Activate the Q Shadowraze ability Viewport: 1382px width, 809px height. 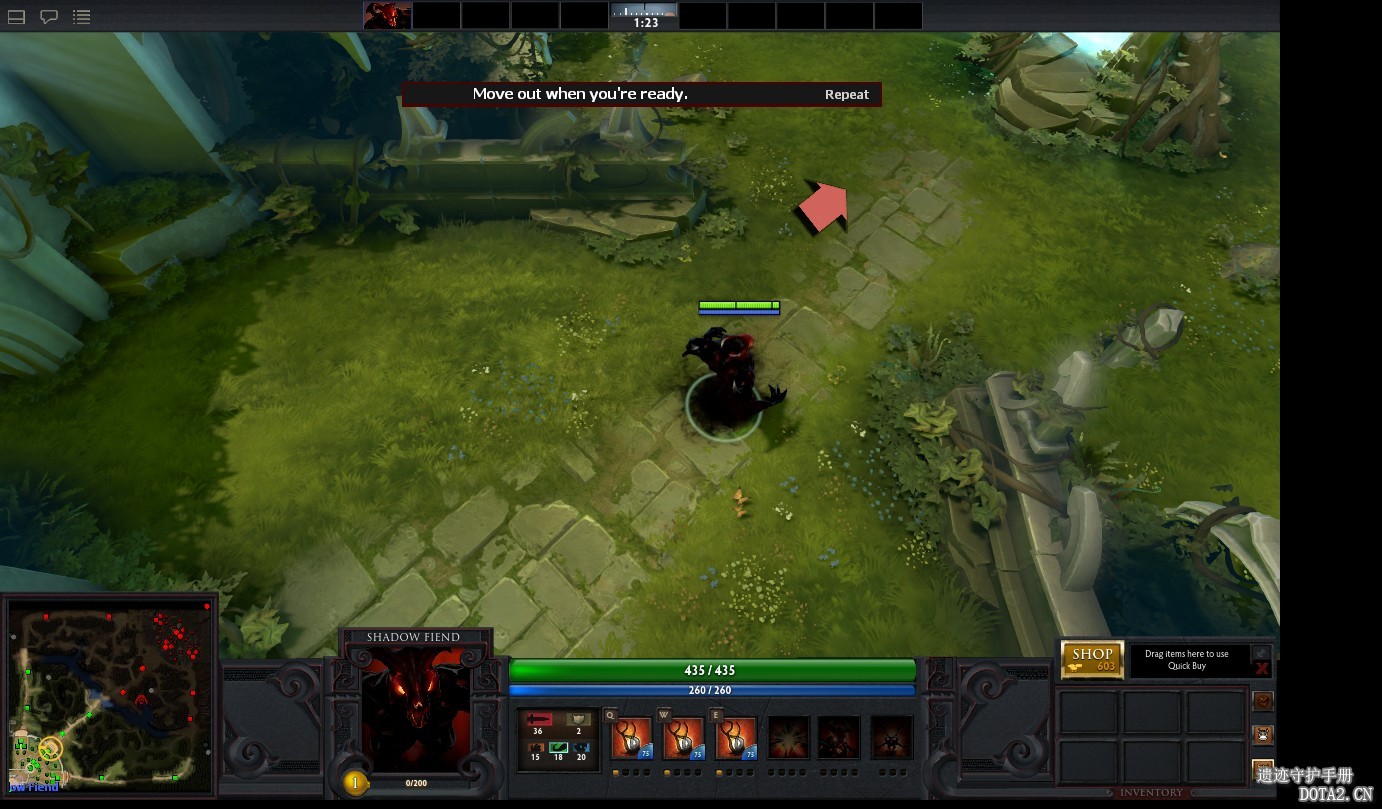pos(631,739)
